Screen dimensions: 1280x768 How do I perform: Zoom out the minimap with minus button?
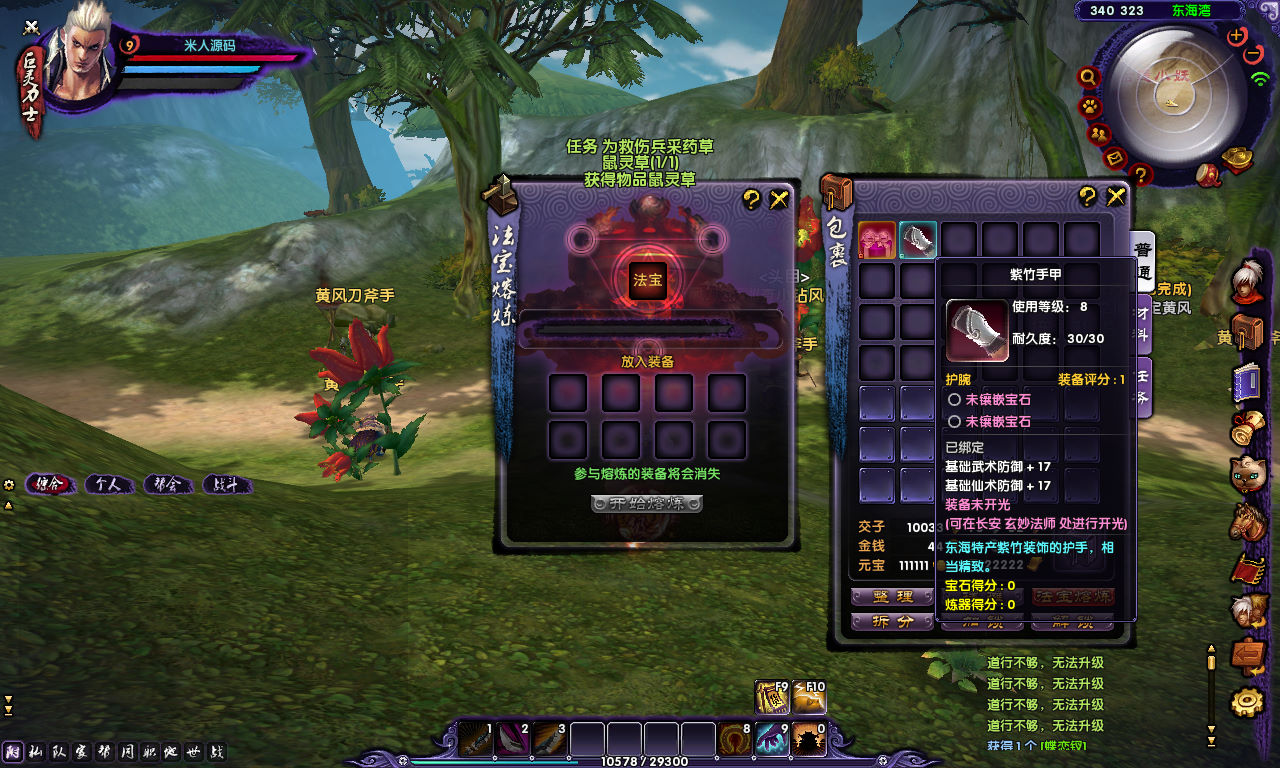click(1254, 55)
